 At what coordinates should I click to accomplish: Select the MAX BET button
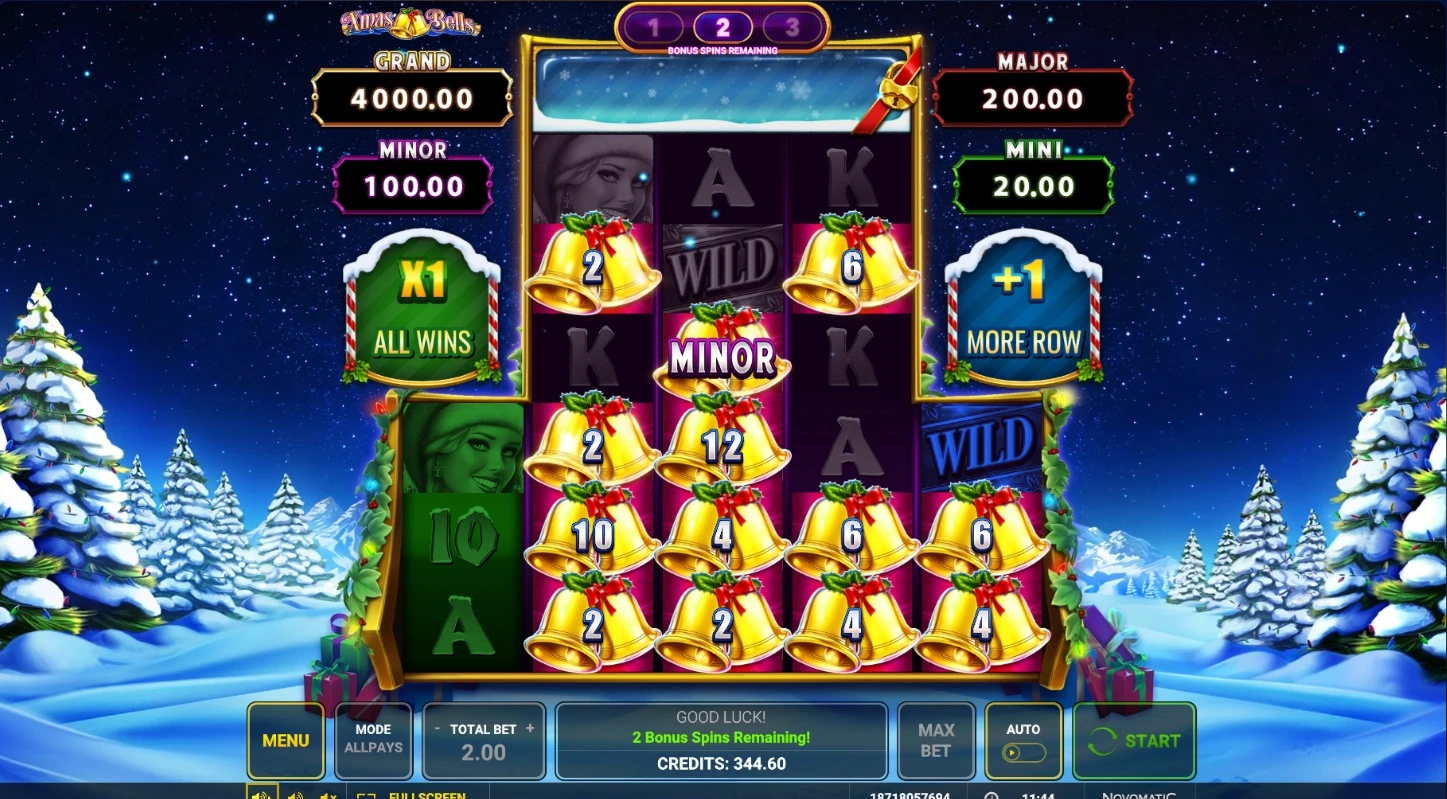[x=935, y=741]
